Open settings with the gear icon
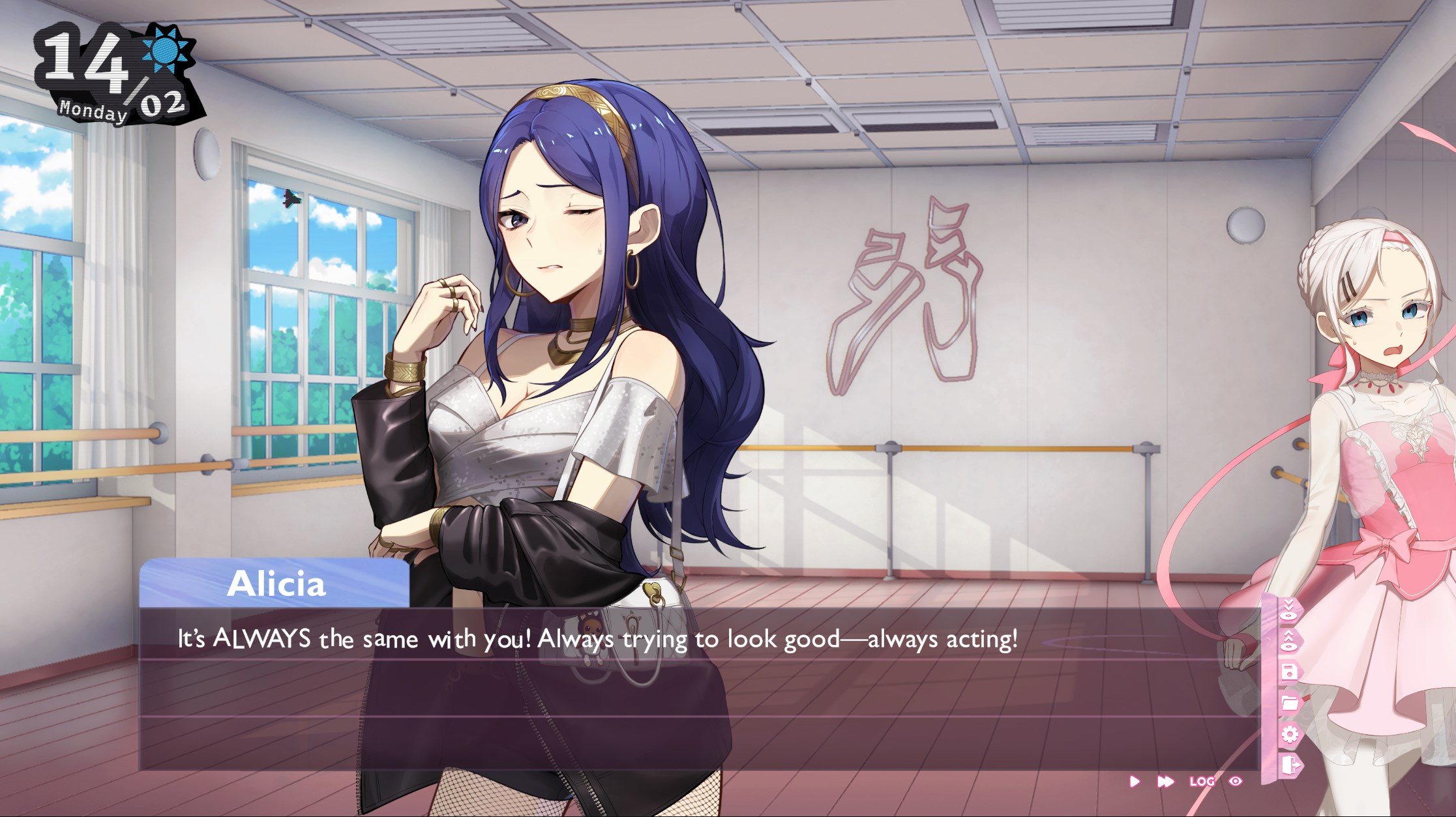Screen dimensions: 1456x817 pyautogui.click(x=1289, y=734)
